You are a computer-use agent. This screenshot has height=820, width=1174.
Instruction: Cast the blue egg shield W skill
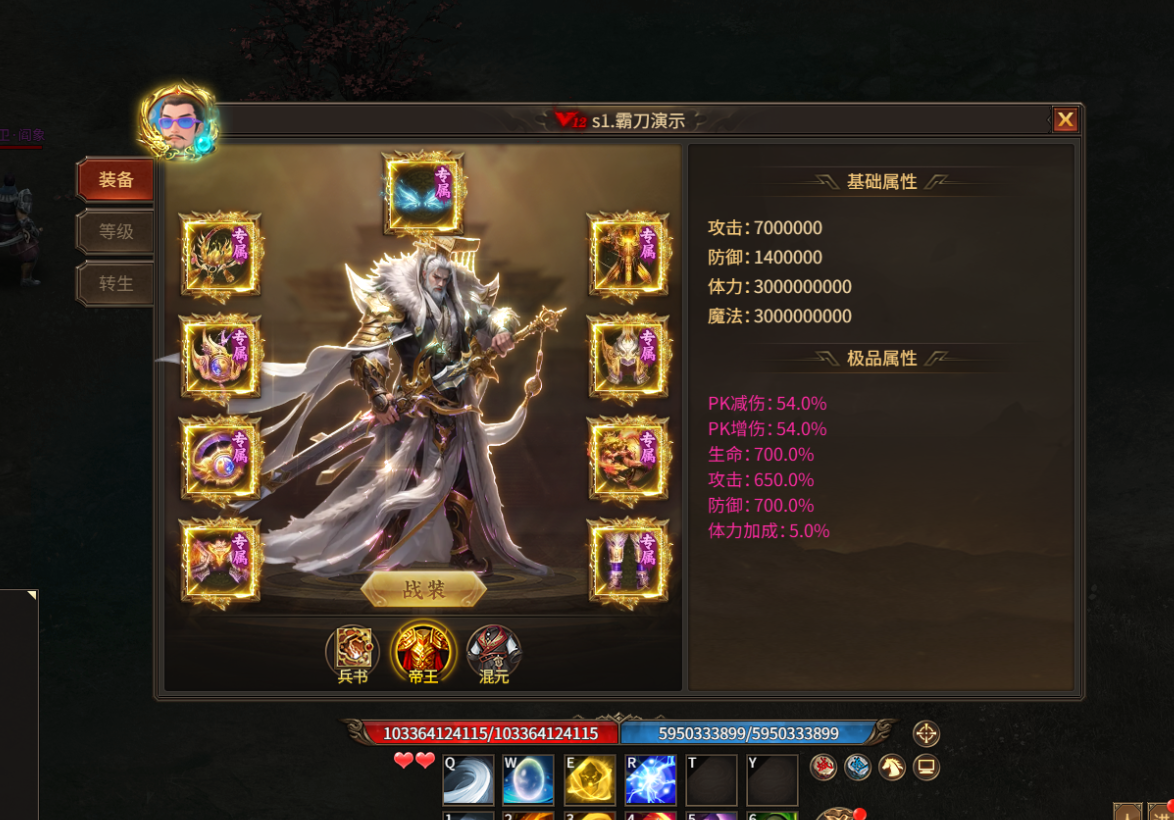tap(528, 780)
